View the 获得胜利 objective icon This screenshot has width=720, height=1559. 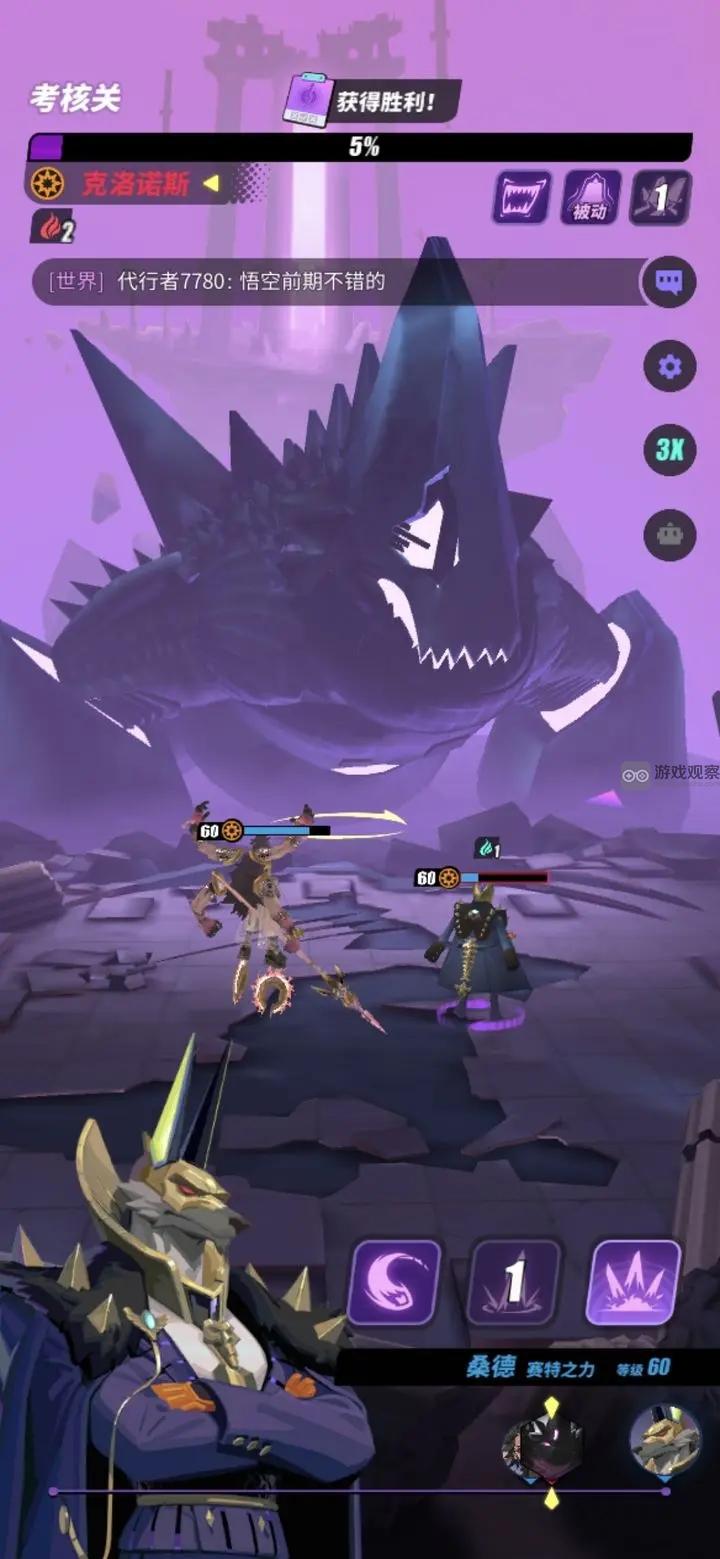(x=308, y=100)
